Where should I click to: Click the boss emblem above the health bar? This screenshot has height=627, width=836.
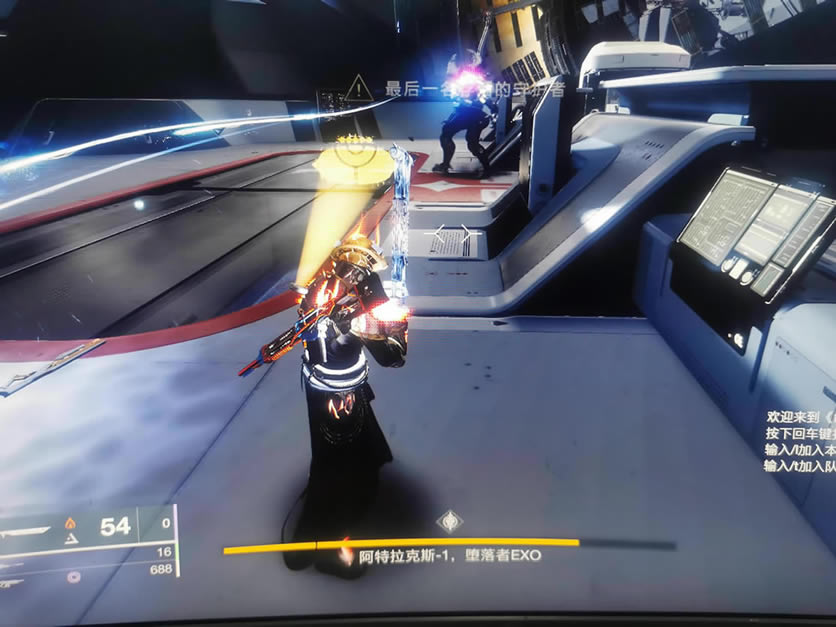(x=450, y=520)
